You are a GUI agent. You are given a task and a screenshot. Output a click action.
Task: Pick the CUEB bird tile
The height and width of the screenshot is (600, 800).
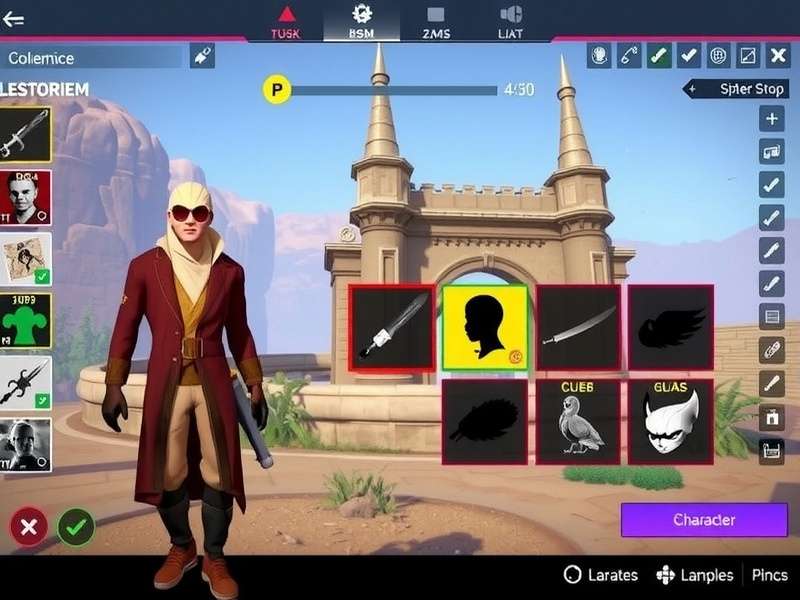coord(578,421)
